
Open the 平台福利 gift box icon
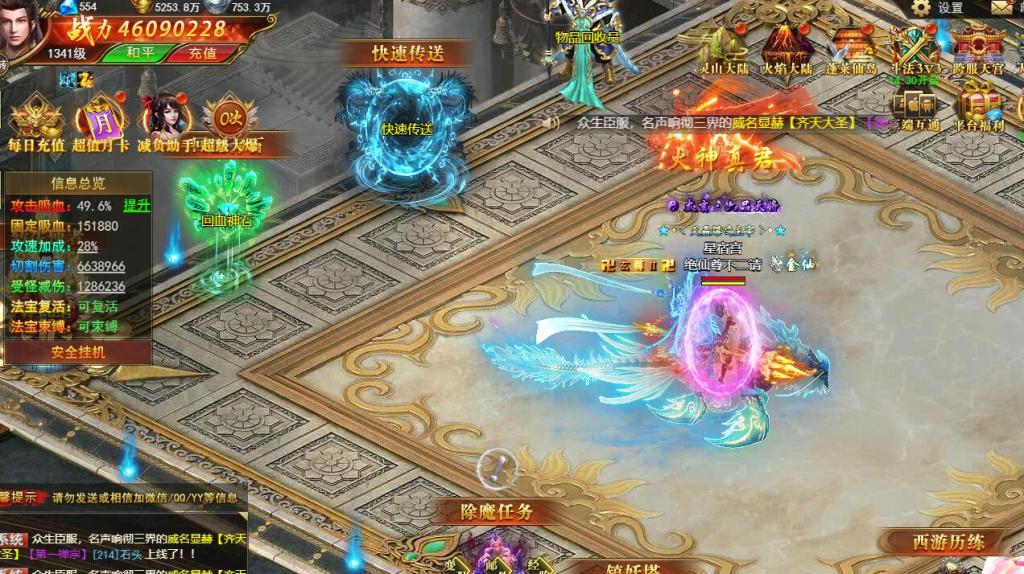click(x=978, y=108)
